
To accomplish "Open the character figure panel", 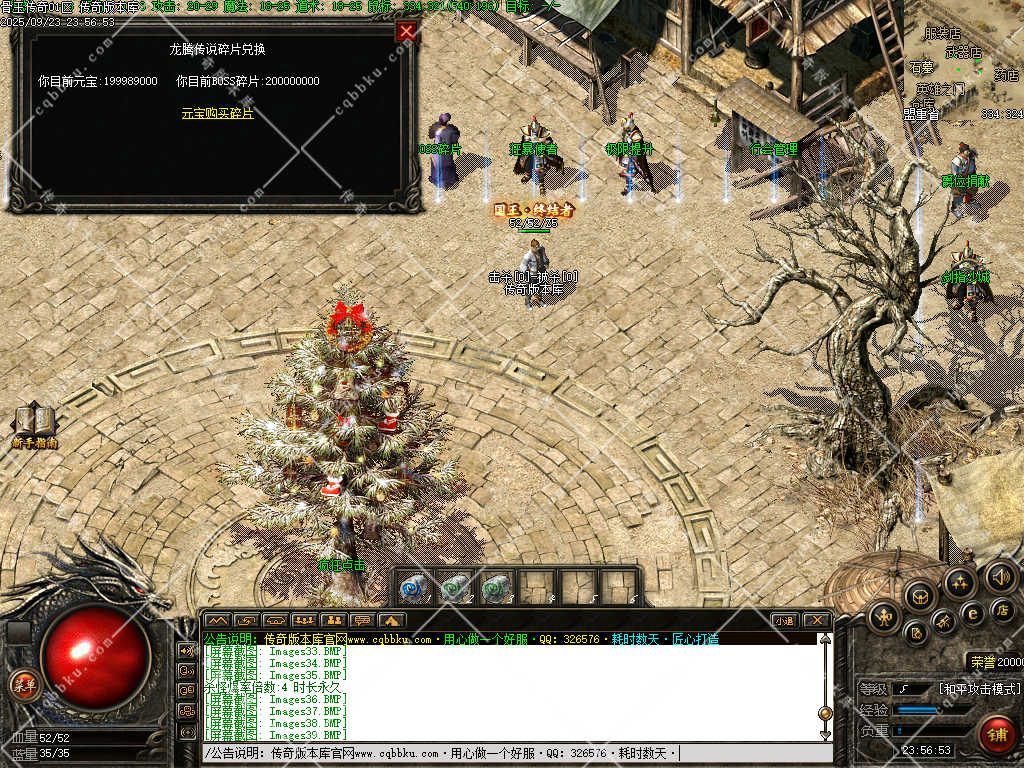I will 885,617.
